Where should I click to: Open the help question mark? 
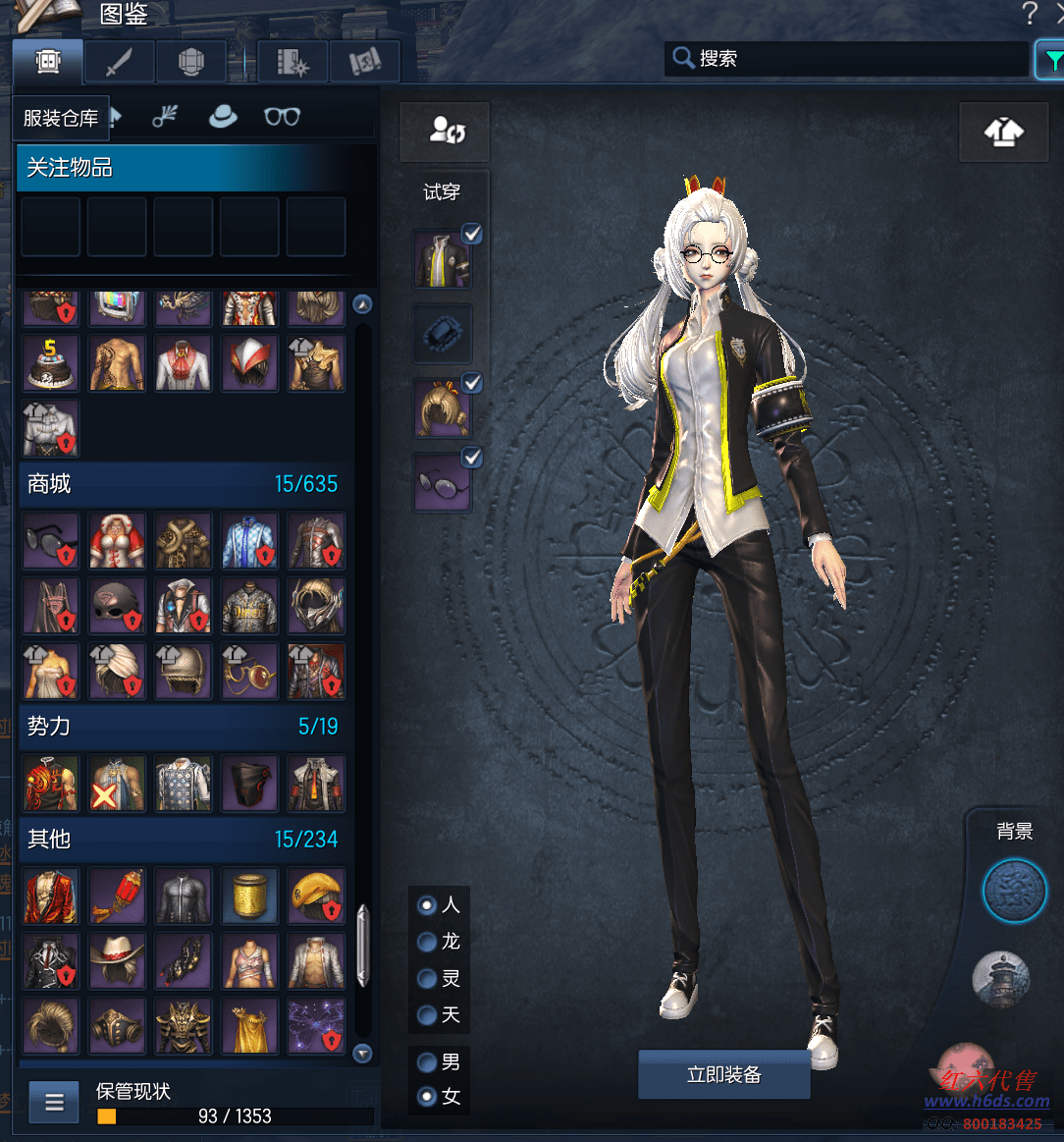[1029, 13]
